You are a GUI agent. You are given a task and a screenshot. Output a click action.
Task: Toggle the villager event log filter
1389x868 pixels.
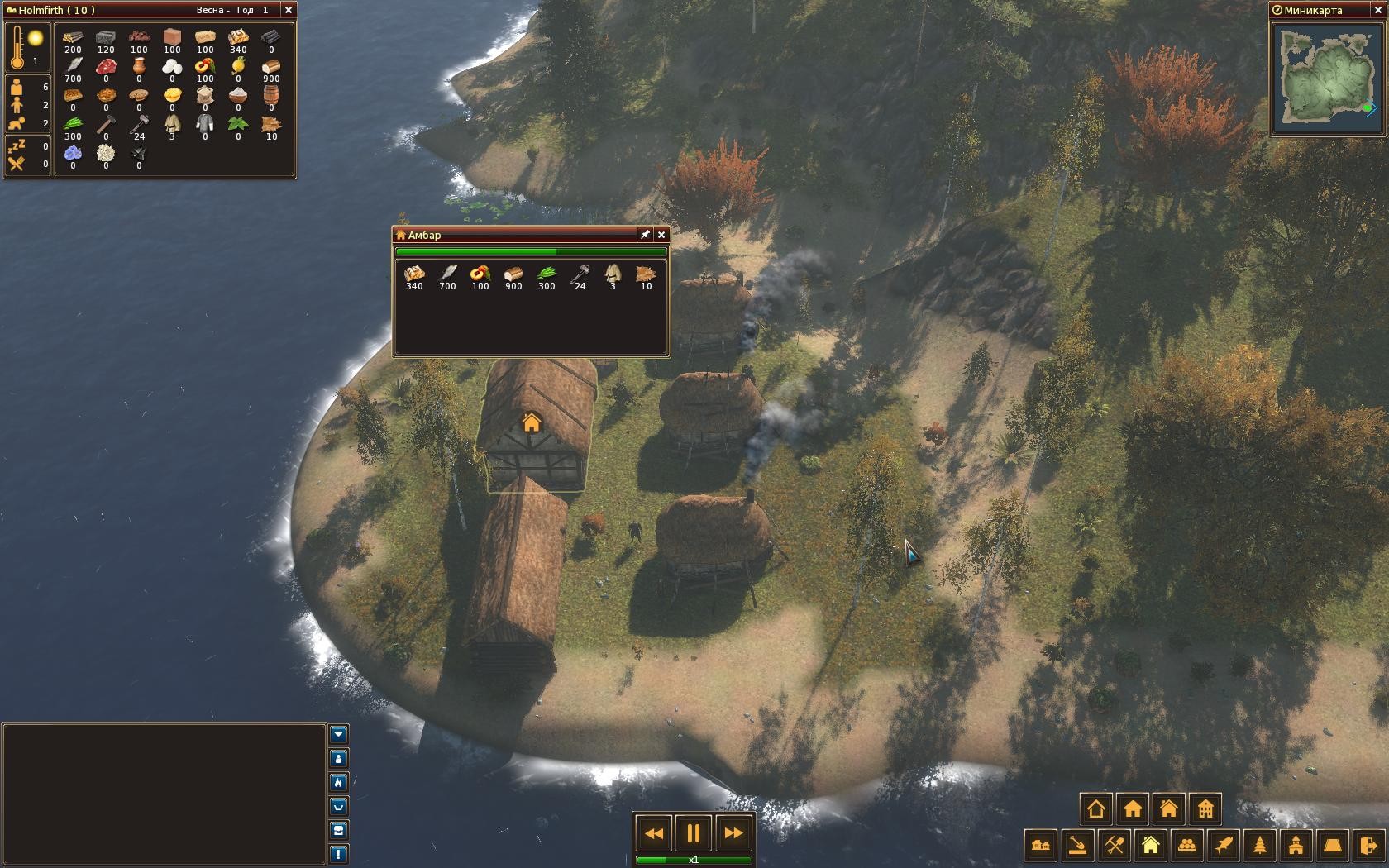click(x=338, y=758)
